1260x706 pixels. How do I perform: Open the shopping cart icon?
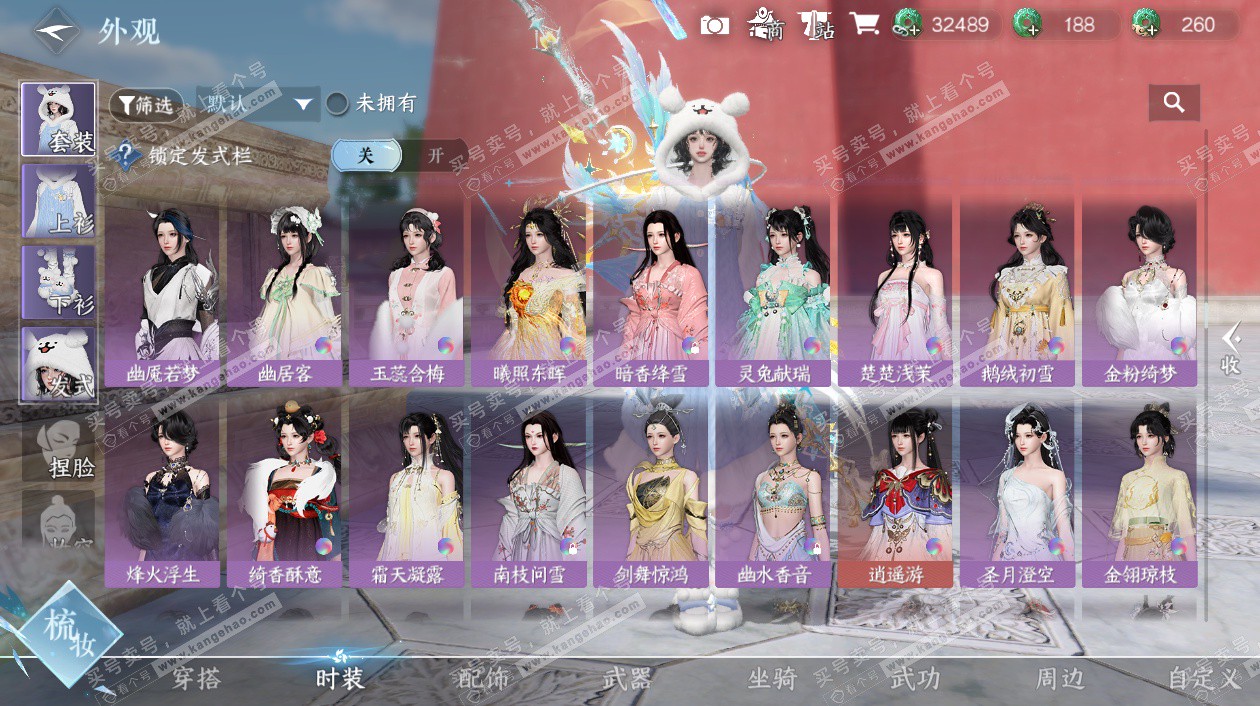pyautogui.click(x=864, y=25)
